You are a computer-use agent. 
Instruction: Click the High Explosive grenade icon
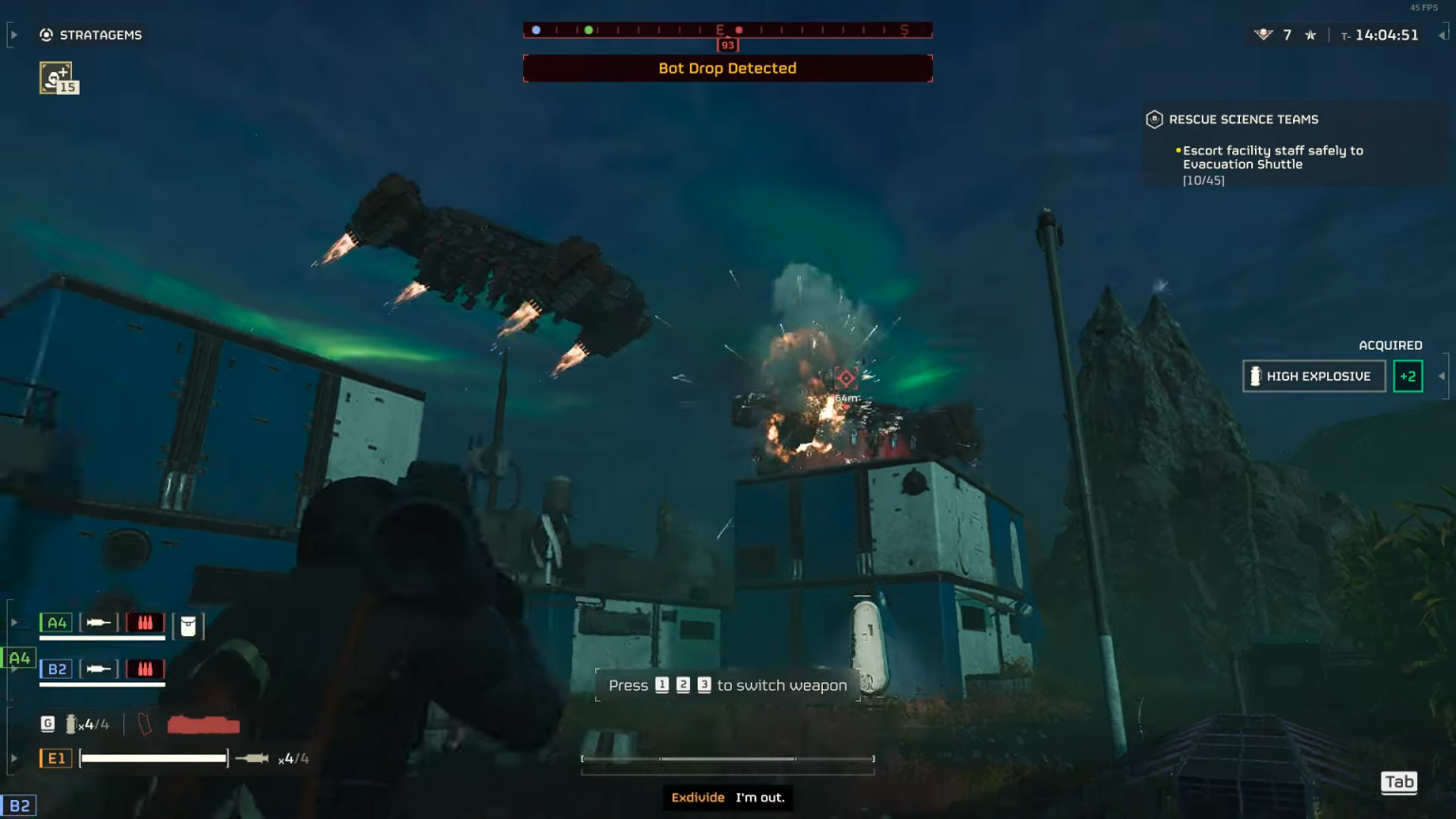pos(1256,375)
